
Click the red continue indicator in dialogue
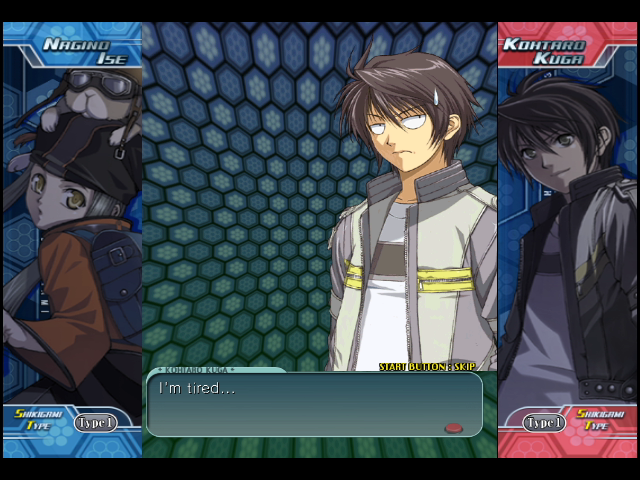[x=454, y=428]
